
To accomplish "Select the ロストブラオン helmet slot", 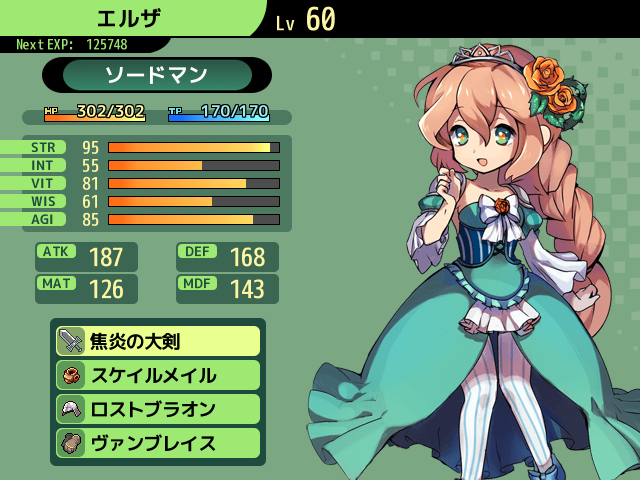I will pyautogui.click(x=158, y=409).
